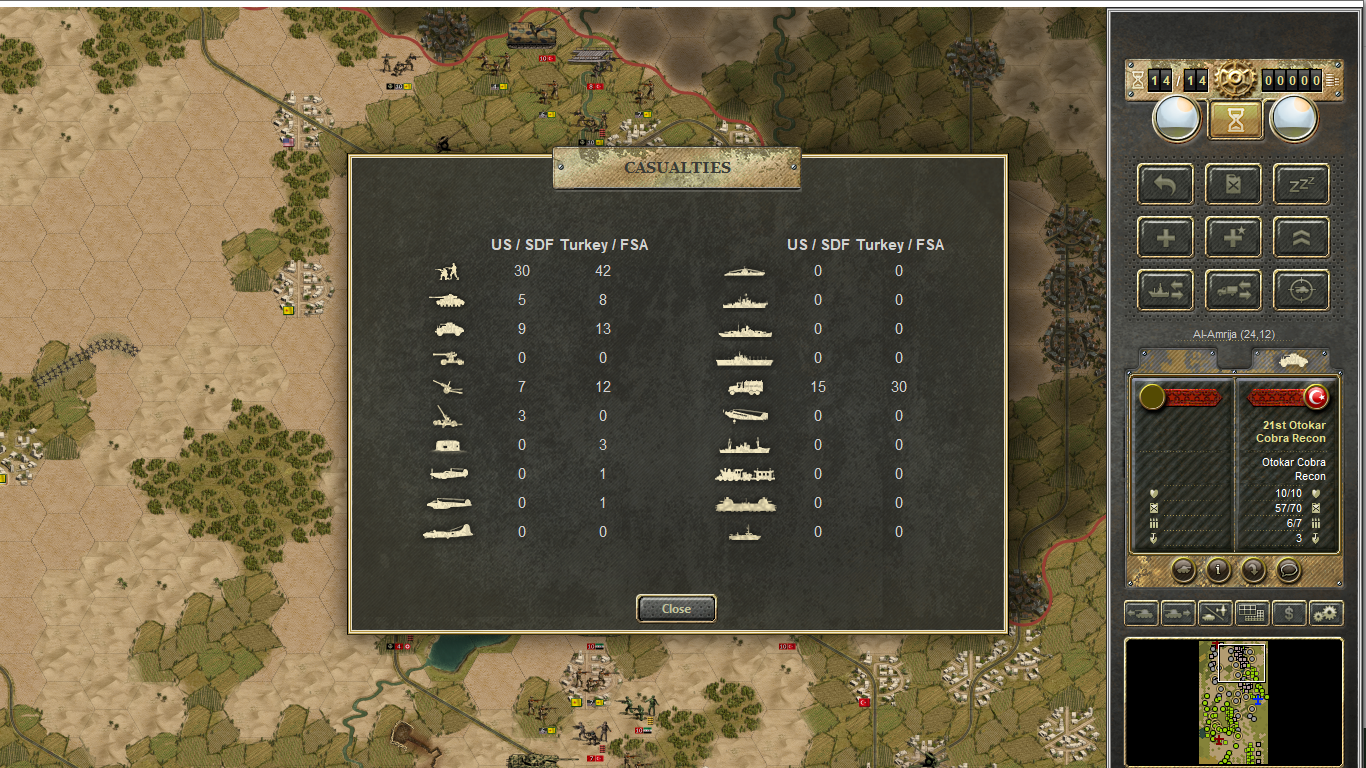Upgrade the unit with the double chevron button
This screenshot has height=768, width=1366.
(1301, 237)
